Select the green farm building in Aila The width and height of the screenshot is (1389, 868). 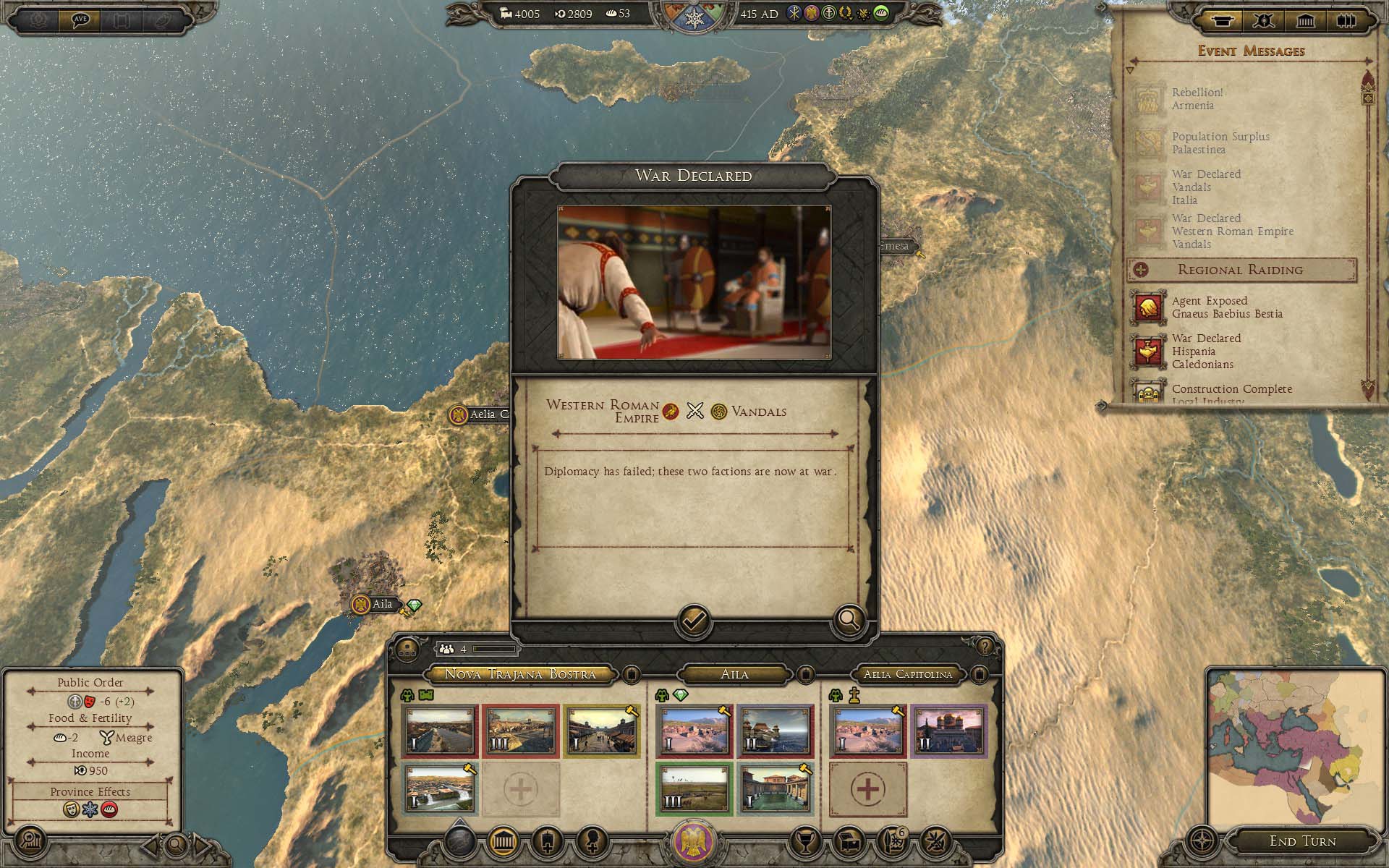(693, 788)
